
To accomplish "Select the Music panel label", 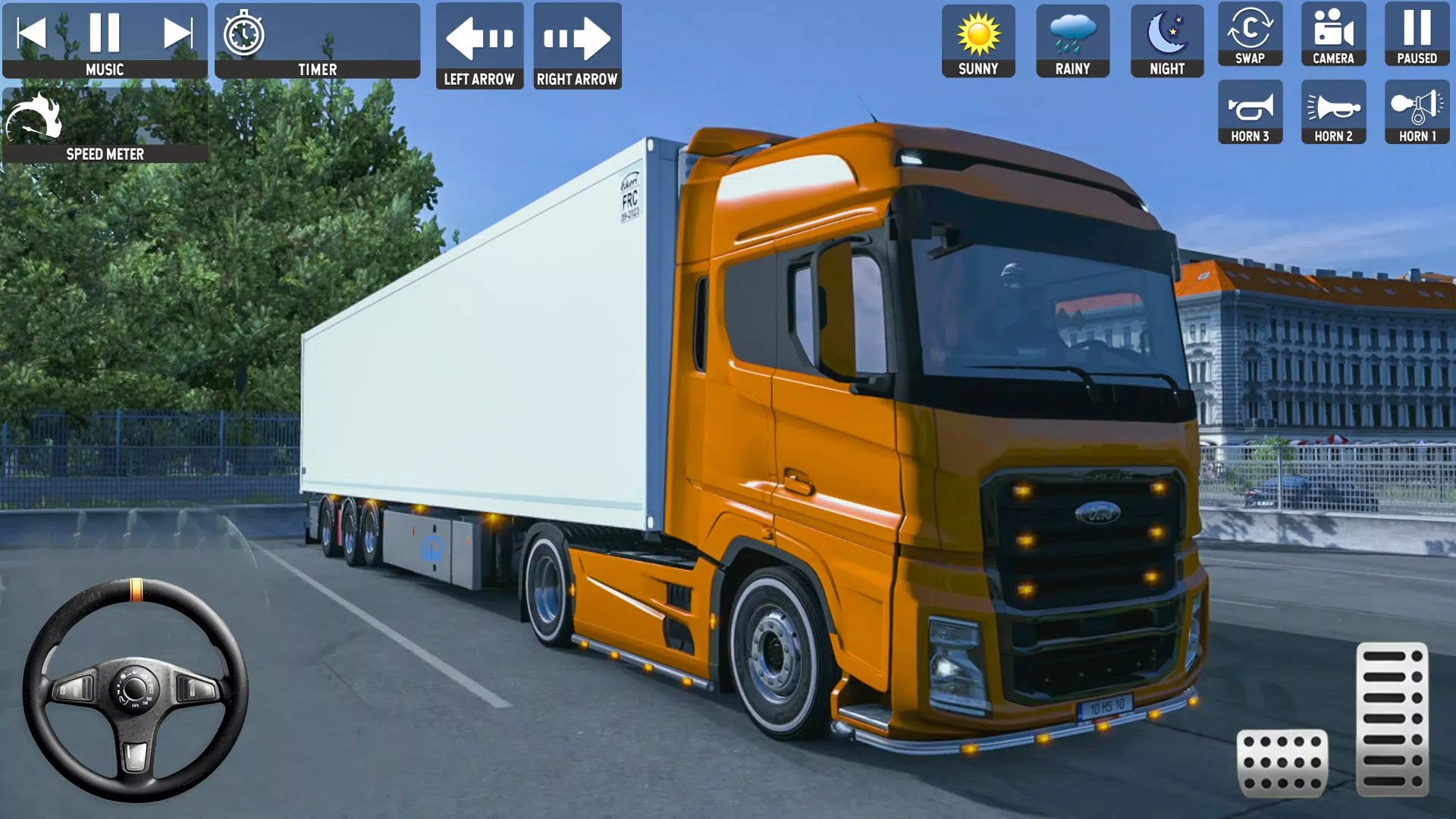I will [105, 69].
